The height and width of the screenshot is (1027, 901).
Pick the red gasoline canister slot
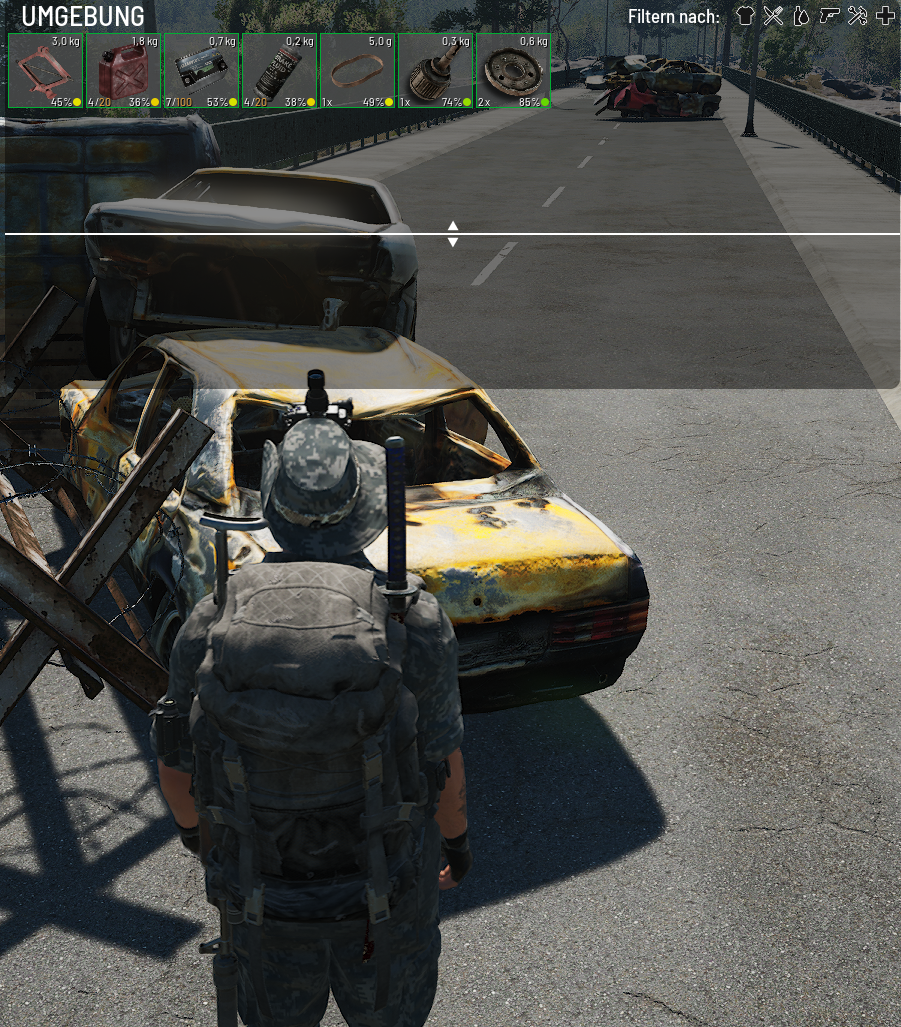click(x=124, y=71)
